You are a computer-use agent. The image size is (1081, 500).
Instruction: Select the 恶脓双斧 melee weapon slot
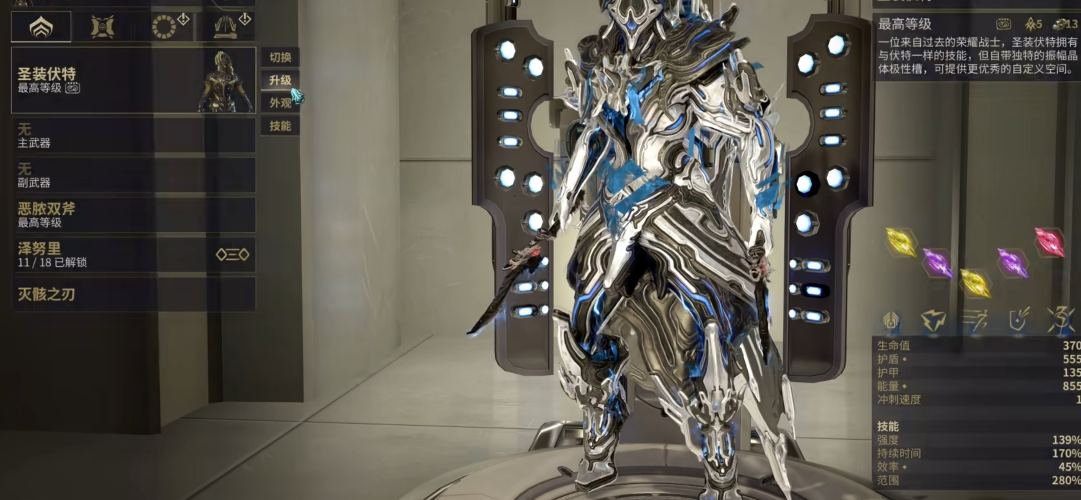point(133,214)
